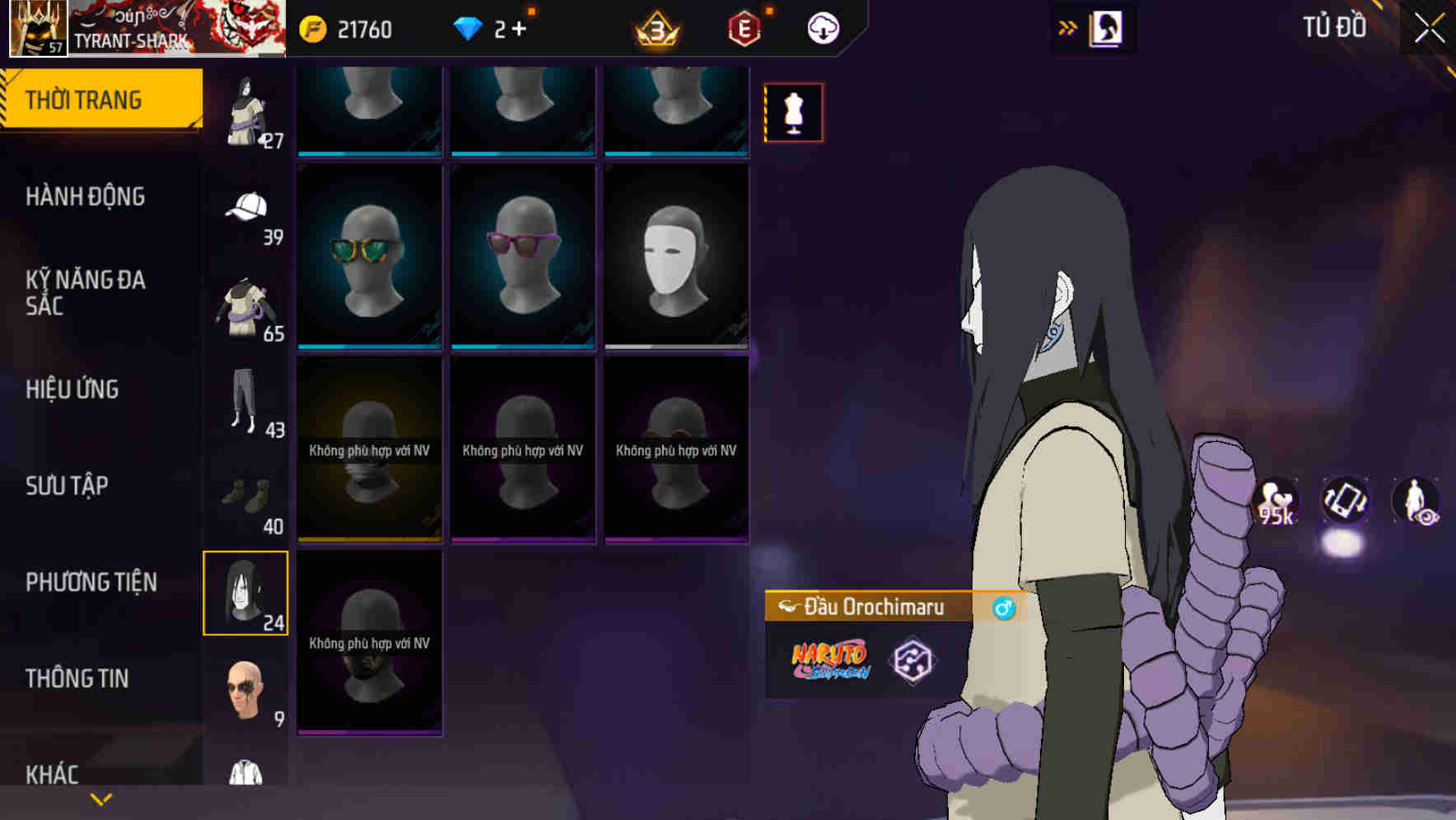1456x820 pixels.
Task: Open the red E event icon
Action: click(x=742, y=27)
